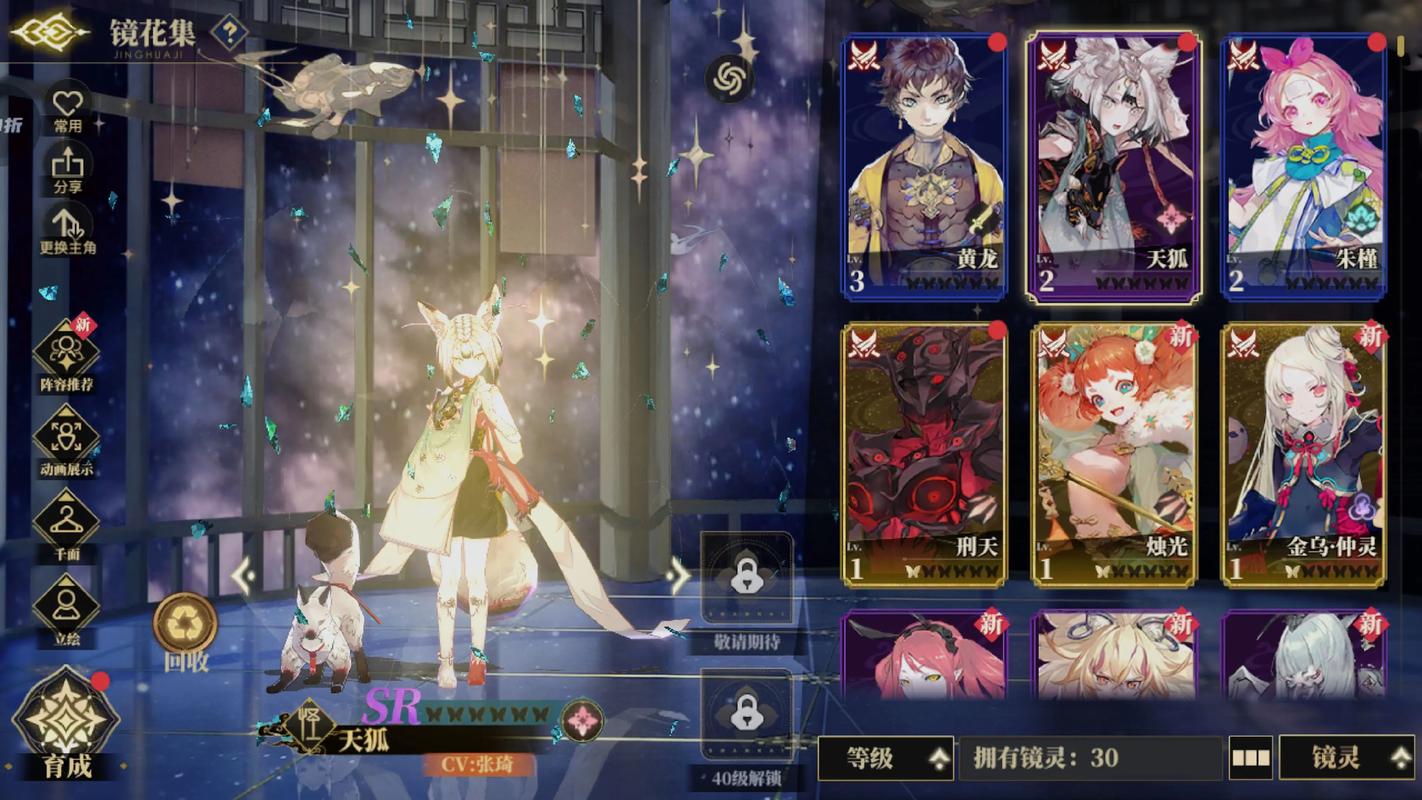Open the 等级 sort dropdown

(885, 759)
